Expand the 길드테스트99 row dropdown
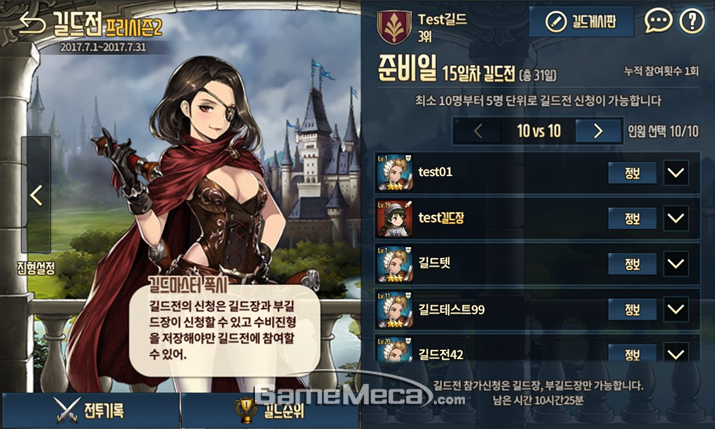715x429 pixels. click(676, 310)
